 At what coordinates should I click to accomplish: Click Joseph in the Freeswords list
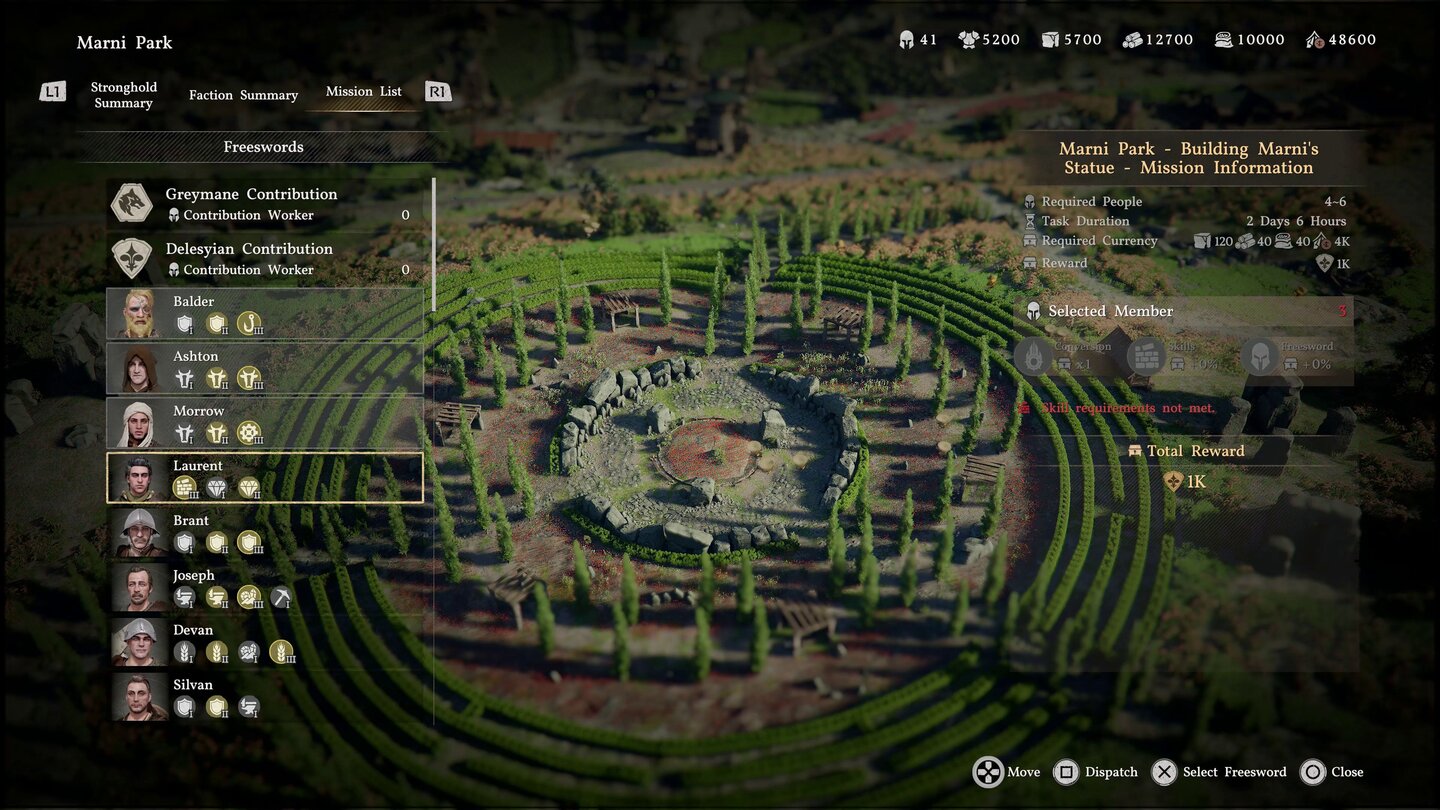(264, 587)
